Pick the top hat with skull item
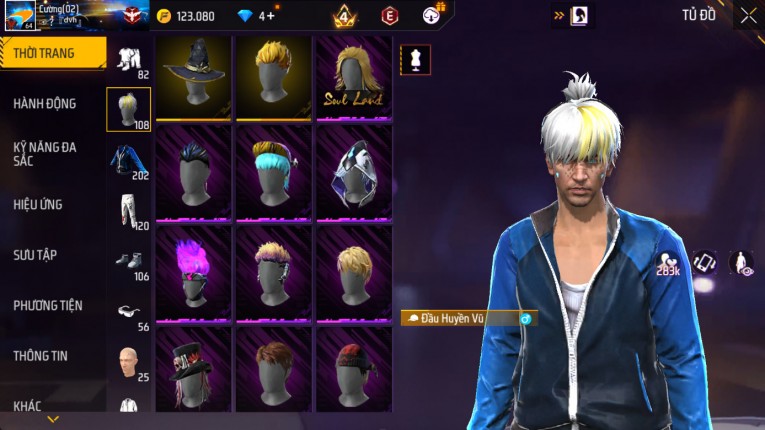 pyautogui.click(x=193, y=370)
